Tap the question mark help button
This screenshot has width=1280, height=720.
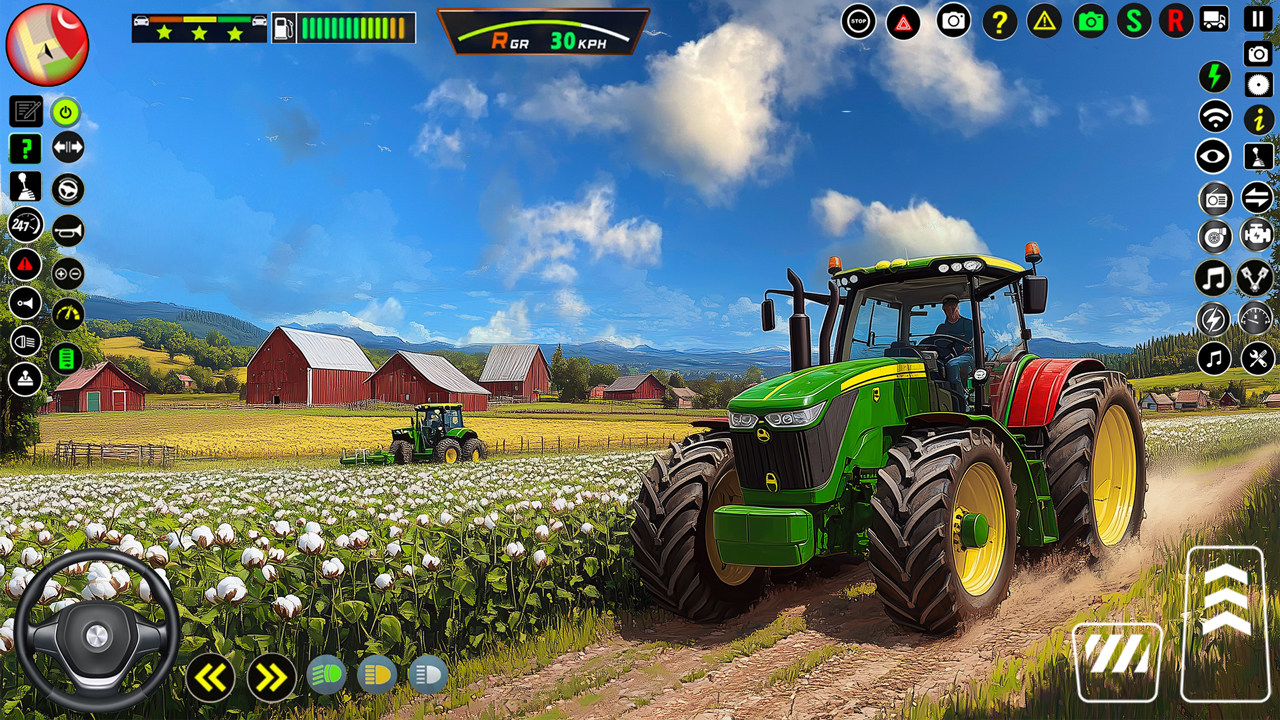point(997,19)
